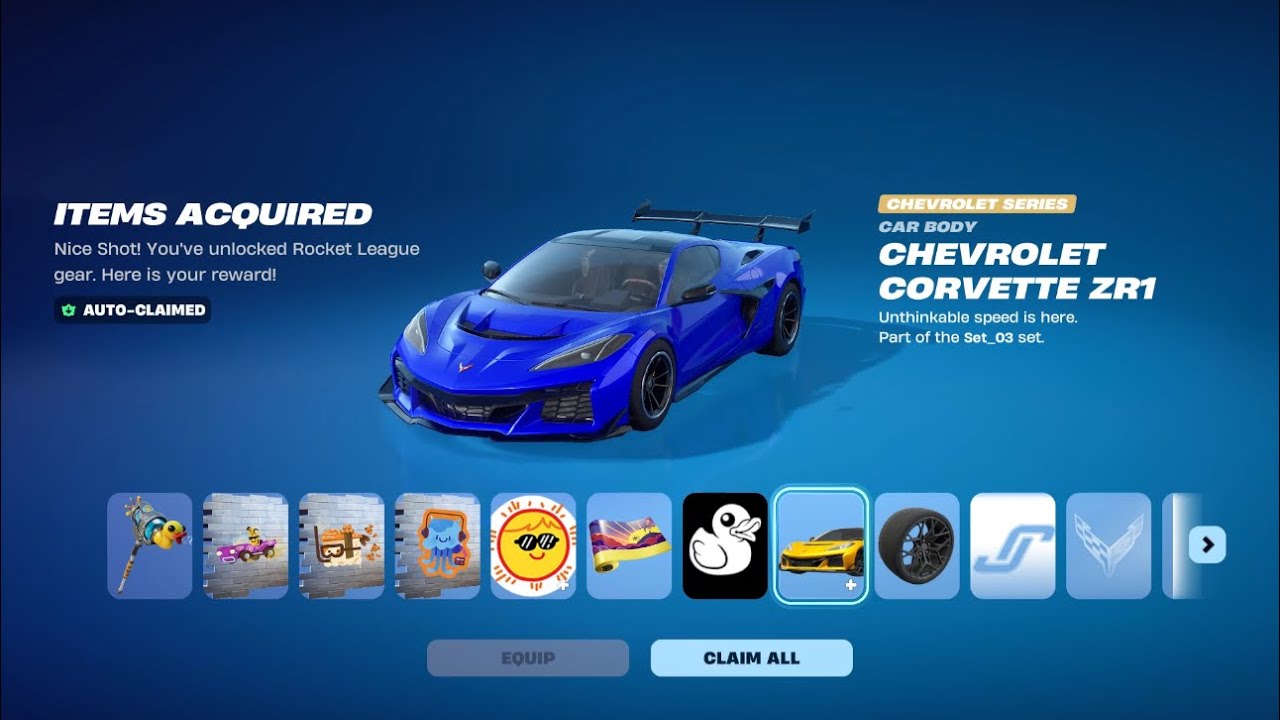This screenshot has height=720, width=1280.
Task: Choose the sunset wrap reward
Action: 629,546
